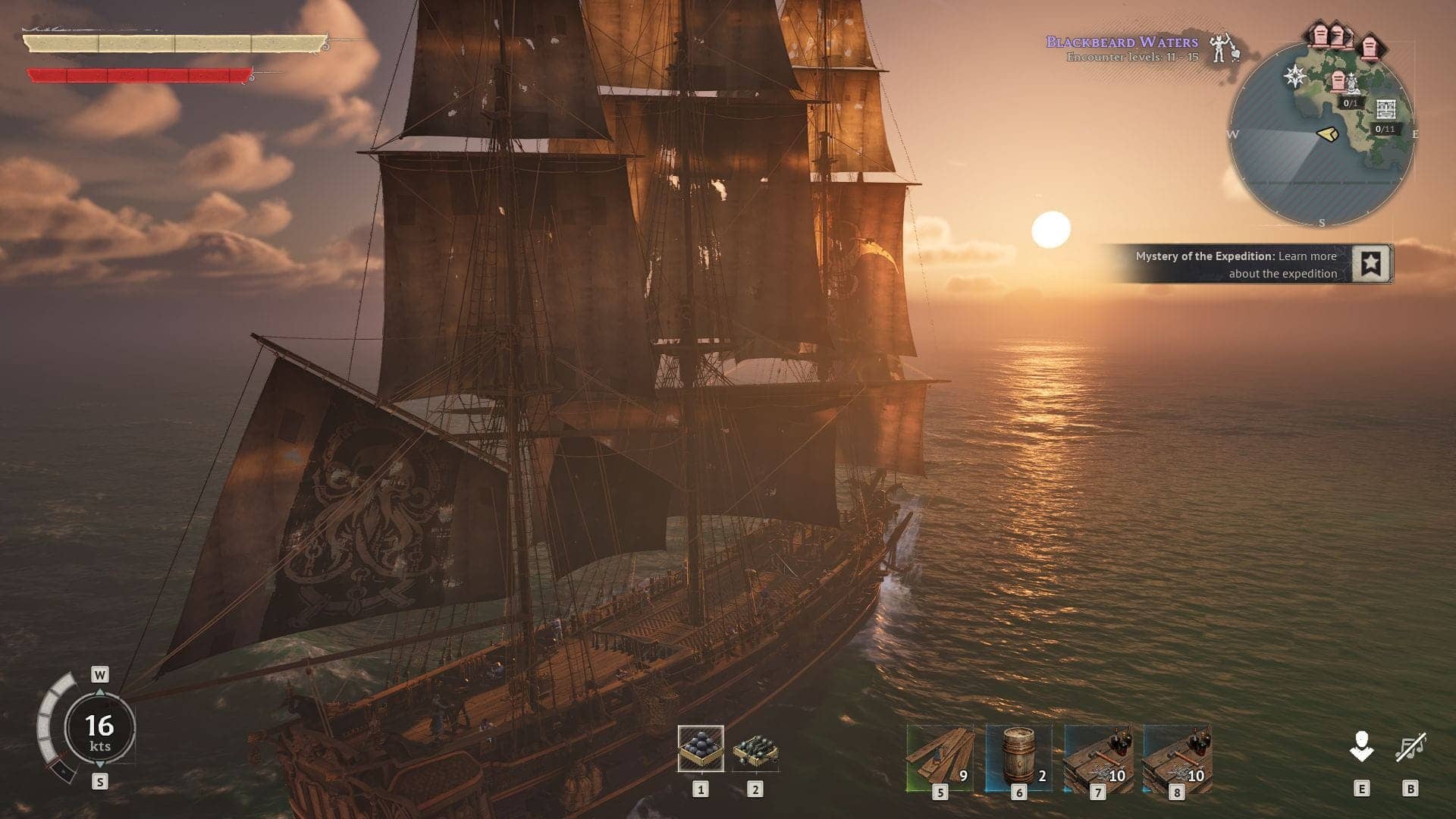Select the wooden barrel slot

point(1018,758)
